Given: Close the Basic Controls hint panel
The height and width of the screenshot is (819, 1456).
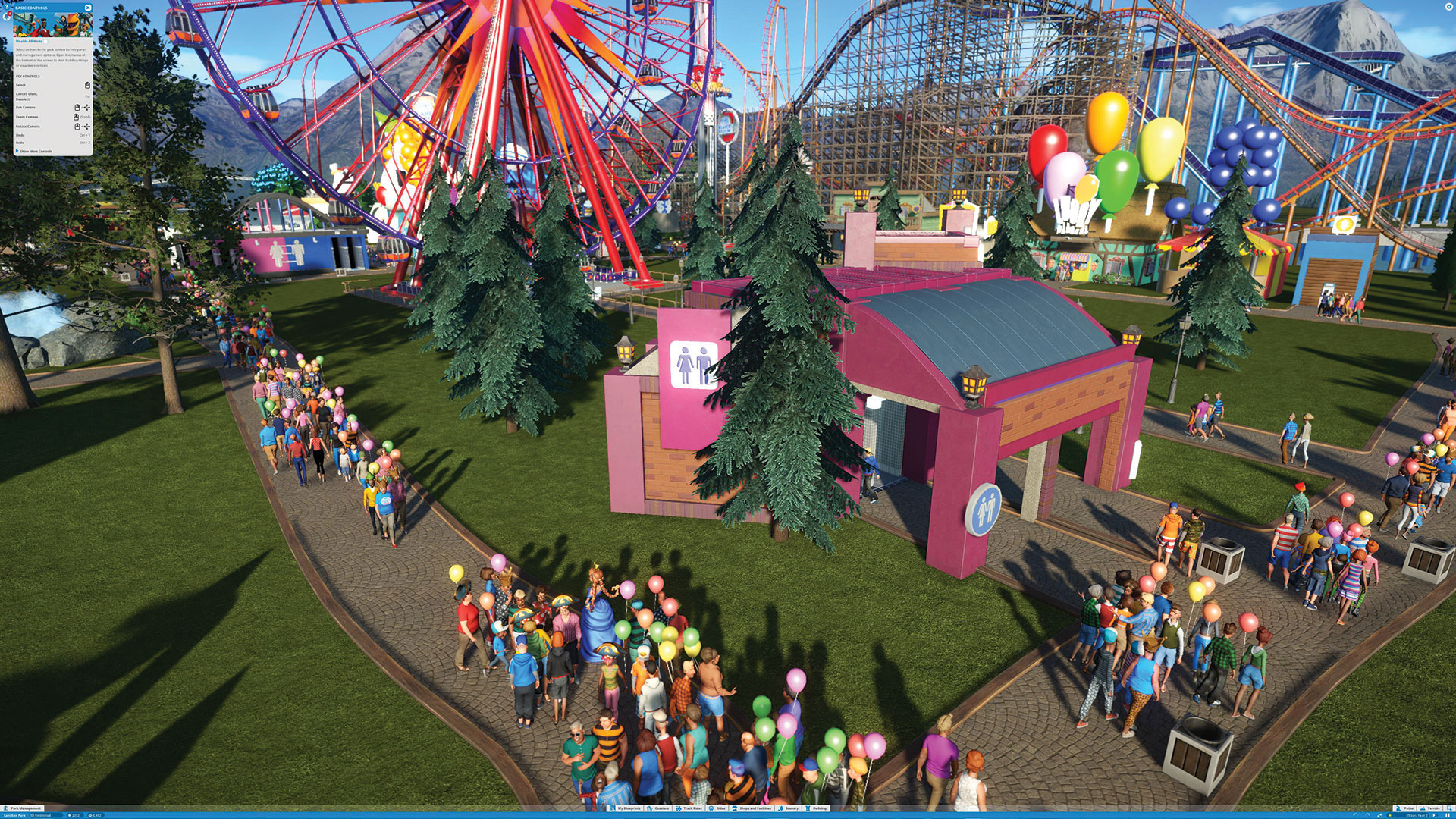Looking at the screenshot, I should pos(88,8).
